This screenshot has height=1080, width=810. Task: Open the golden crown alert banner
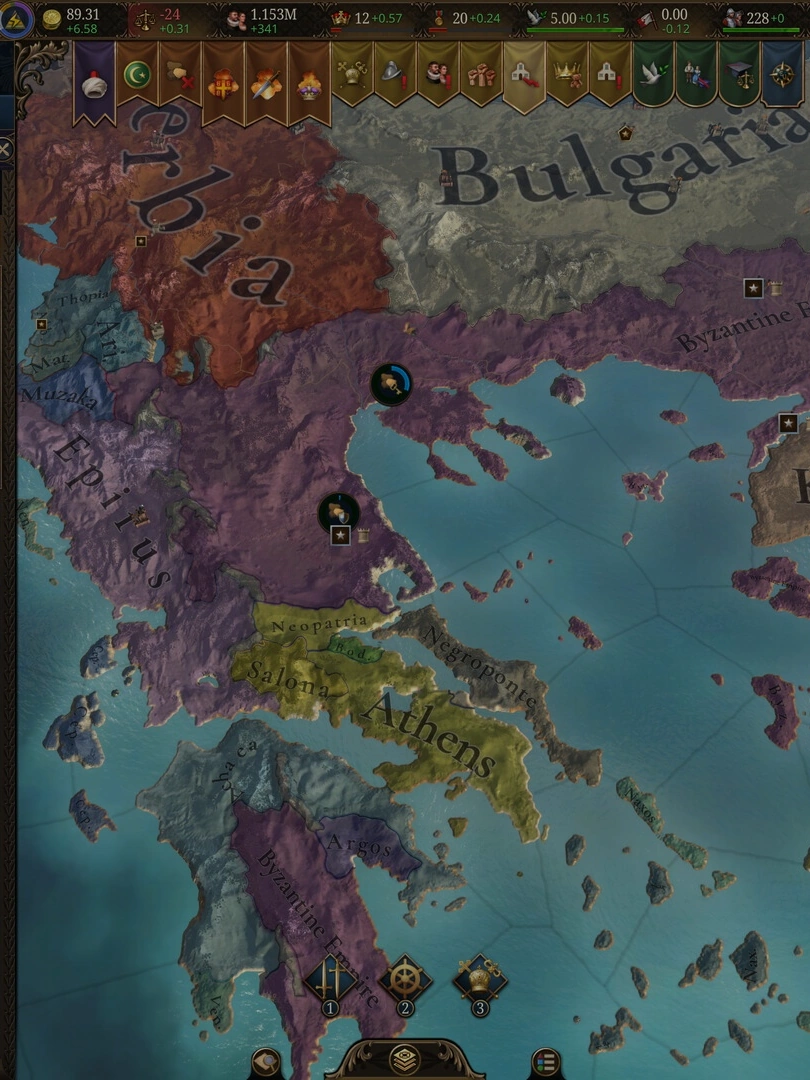567,76
